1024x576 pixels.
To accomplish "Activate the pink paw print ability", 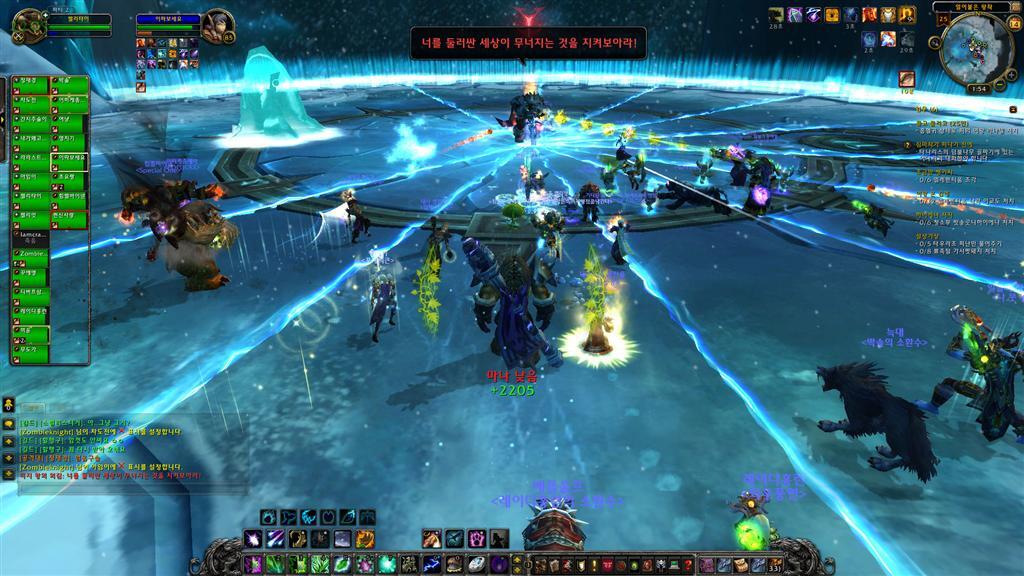I will tap(477, 538).
